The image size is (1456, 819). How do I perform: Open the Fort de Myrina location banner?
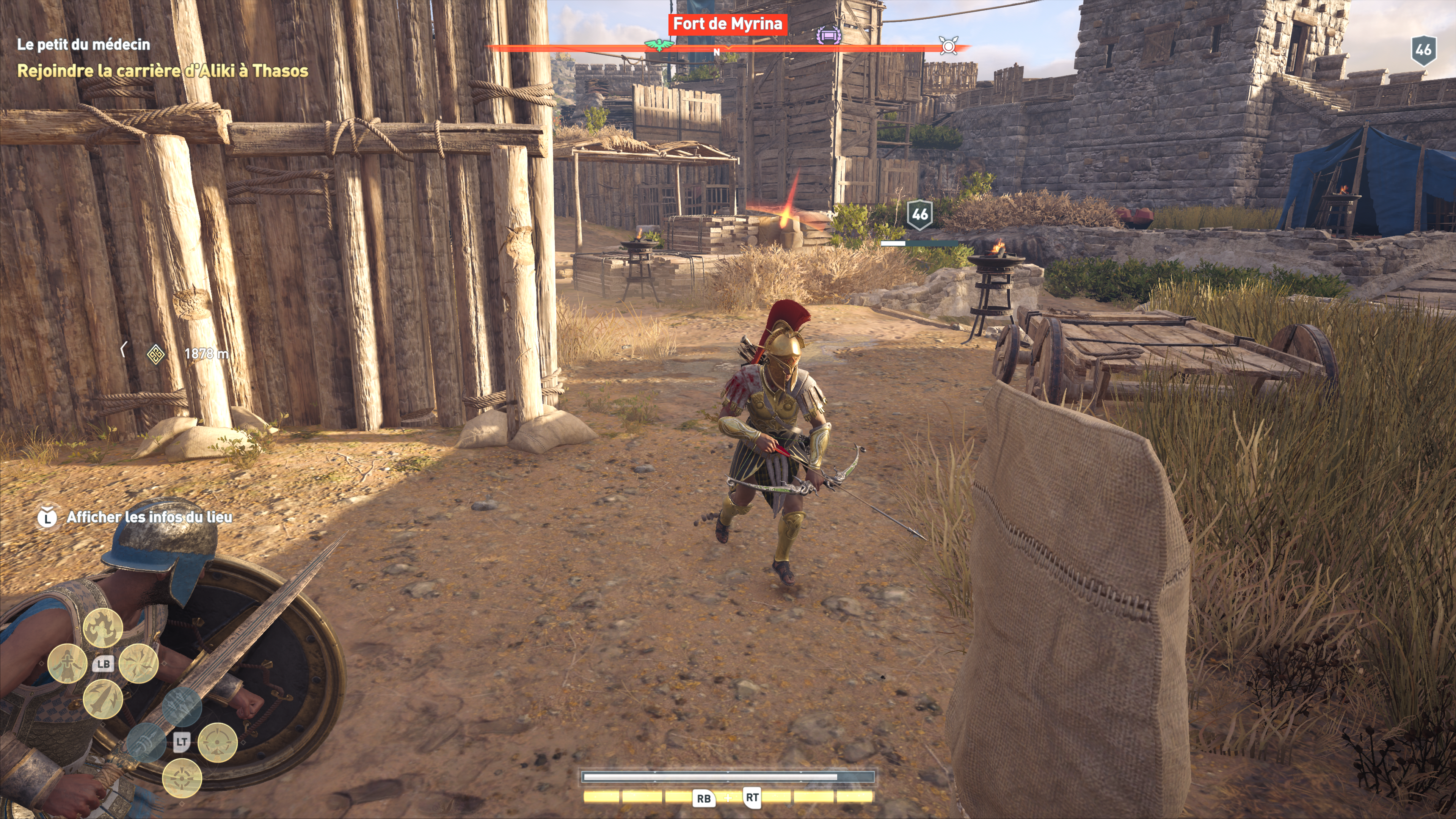[x=728, y=24]
